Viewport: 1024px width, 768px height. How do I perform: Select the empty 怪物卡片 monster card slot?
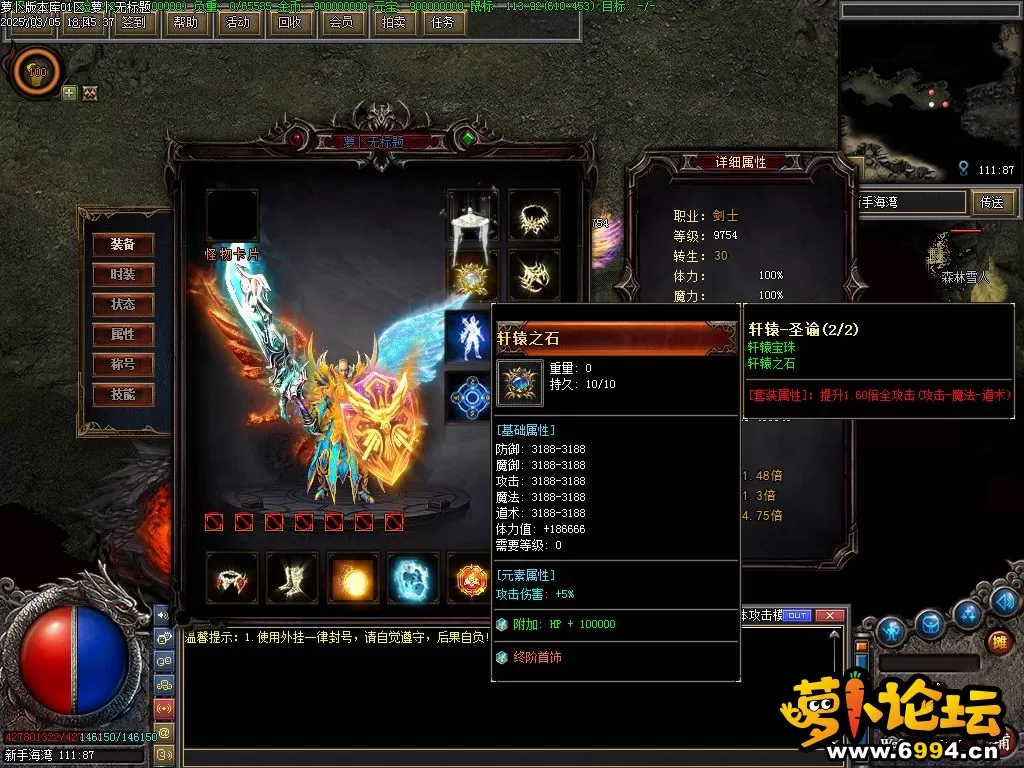tap(232, 216)
